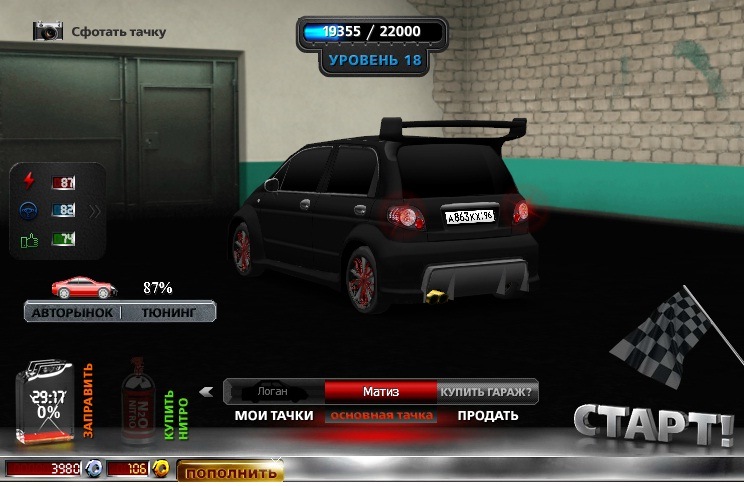Select the Логан car slot
The width and height of the screenshot is (744, 486).
(x=273, y=392)
